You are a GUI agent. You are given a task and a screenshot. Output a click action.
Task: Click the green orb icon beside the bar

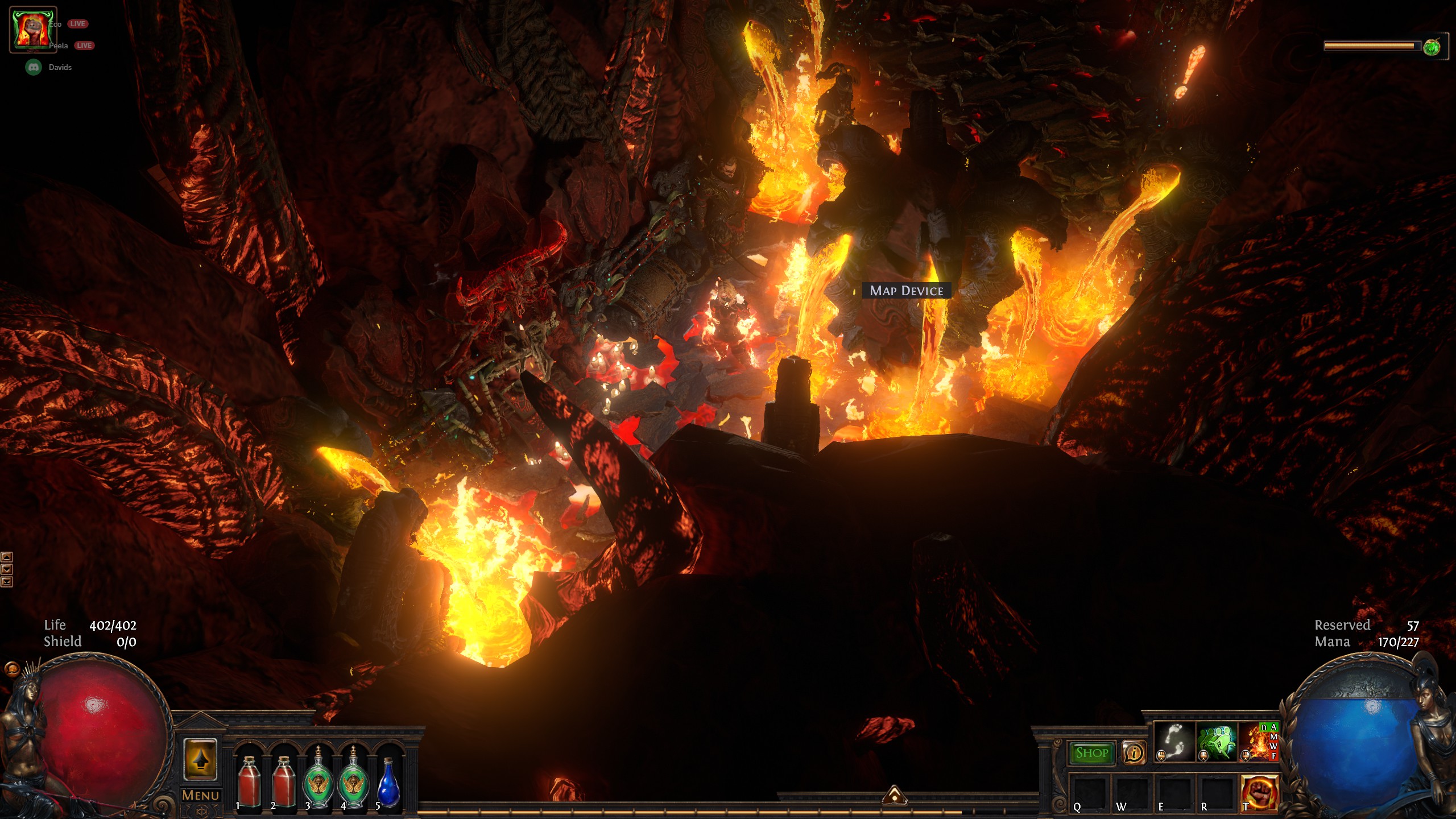1432,47
